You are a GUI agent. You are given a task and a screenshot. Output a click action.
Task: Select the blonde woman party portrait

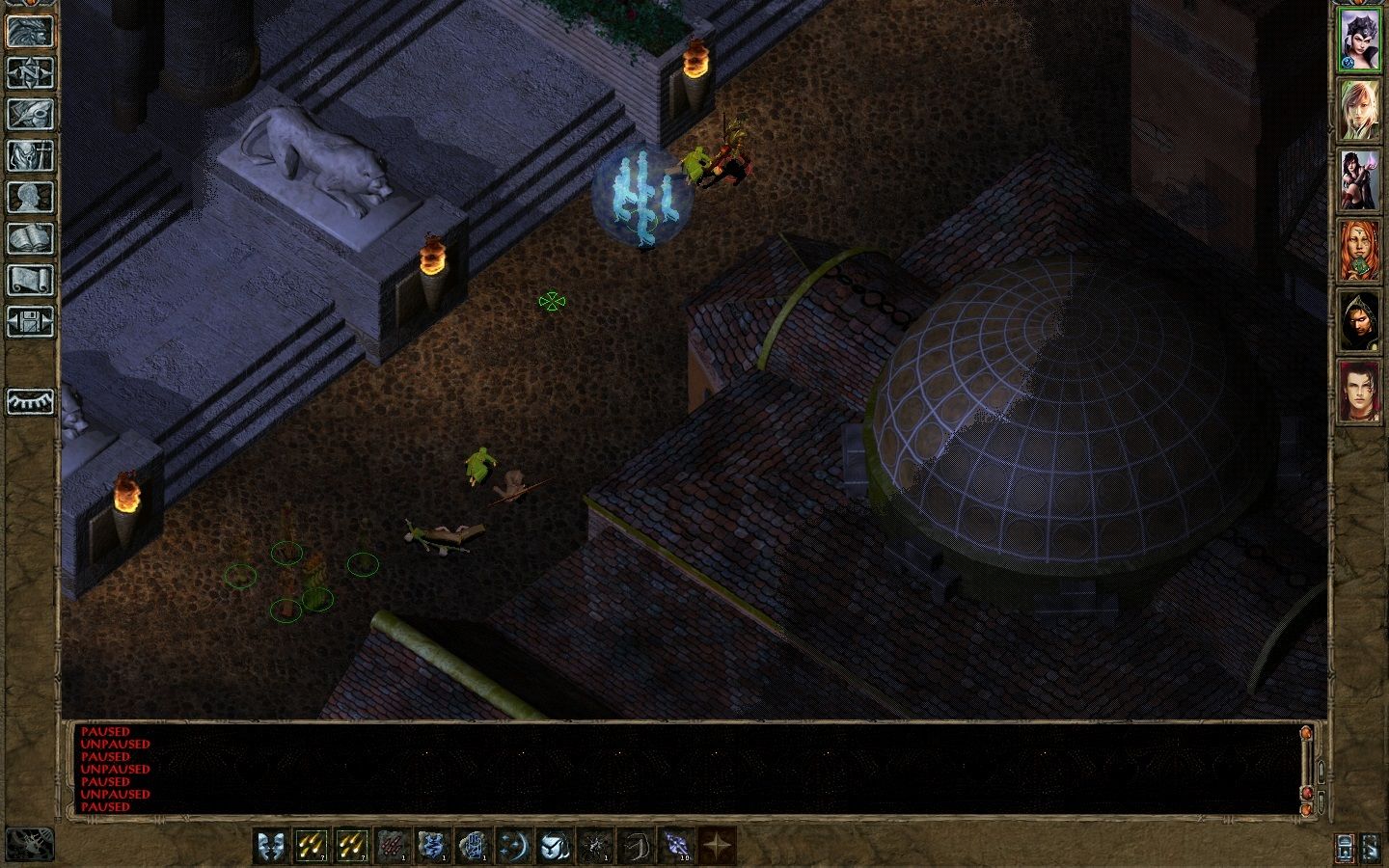coord(1360,110)
